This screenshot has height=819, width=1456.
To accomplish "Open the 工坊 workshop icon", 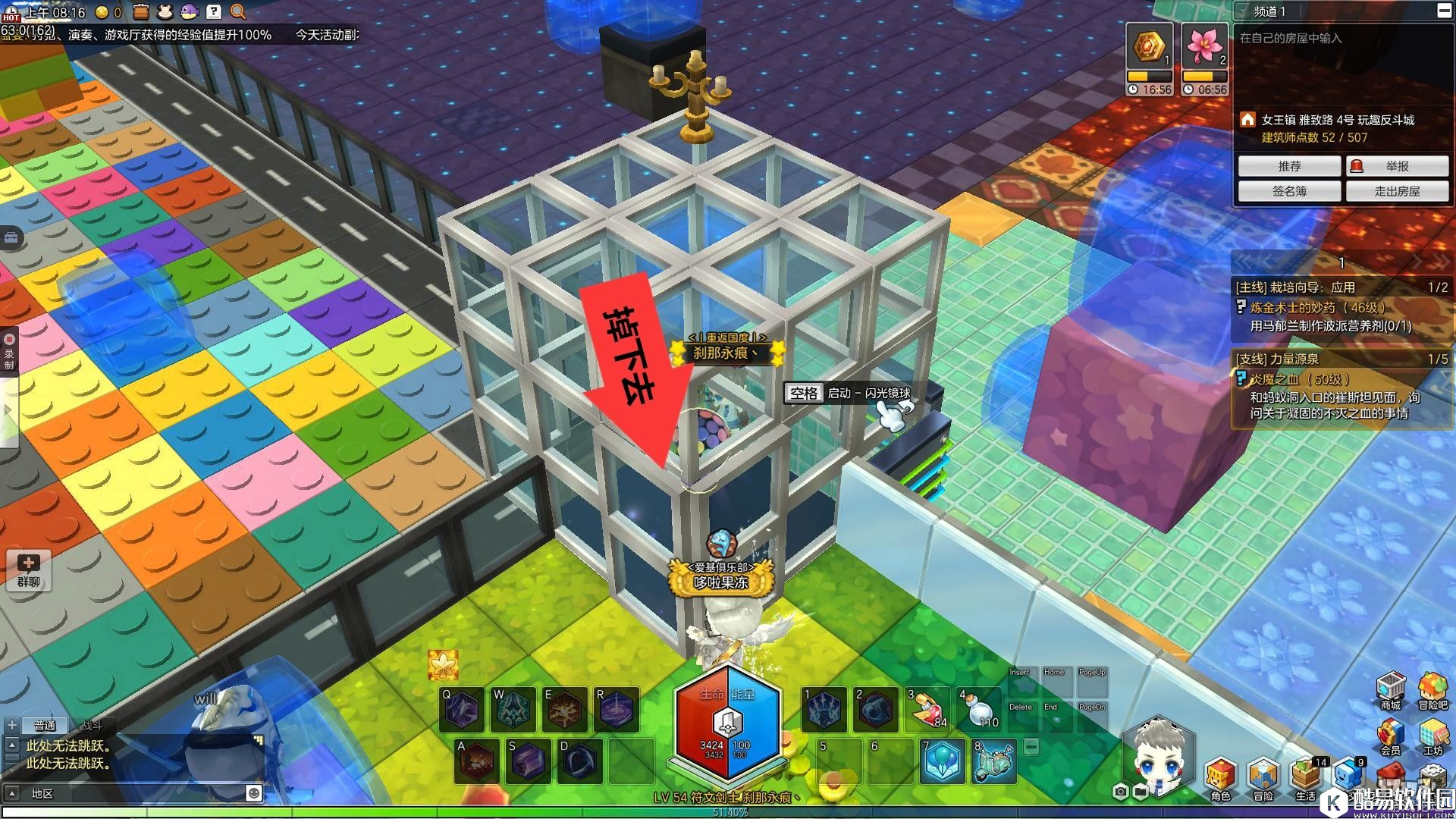I will (x=1432, y=736).
